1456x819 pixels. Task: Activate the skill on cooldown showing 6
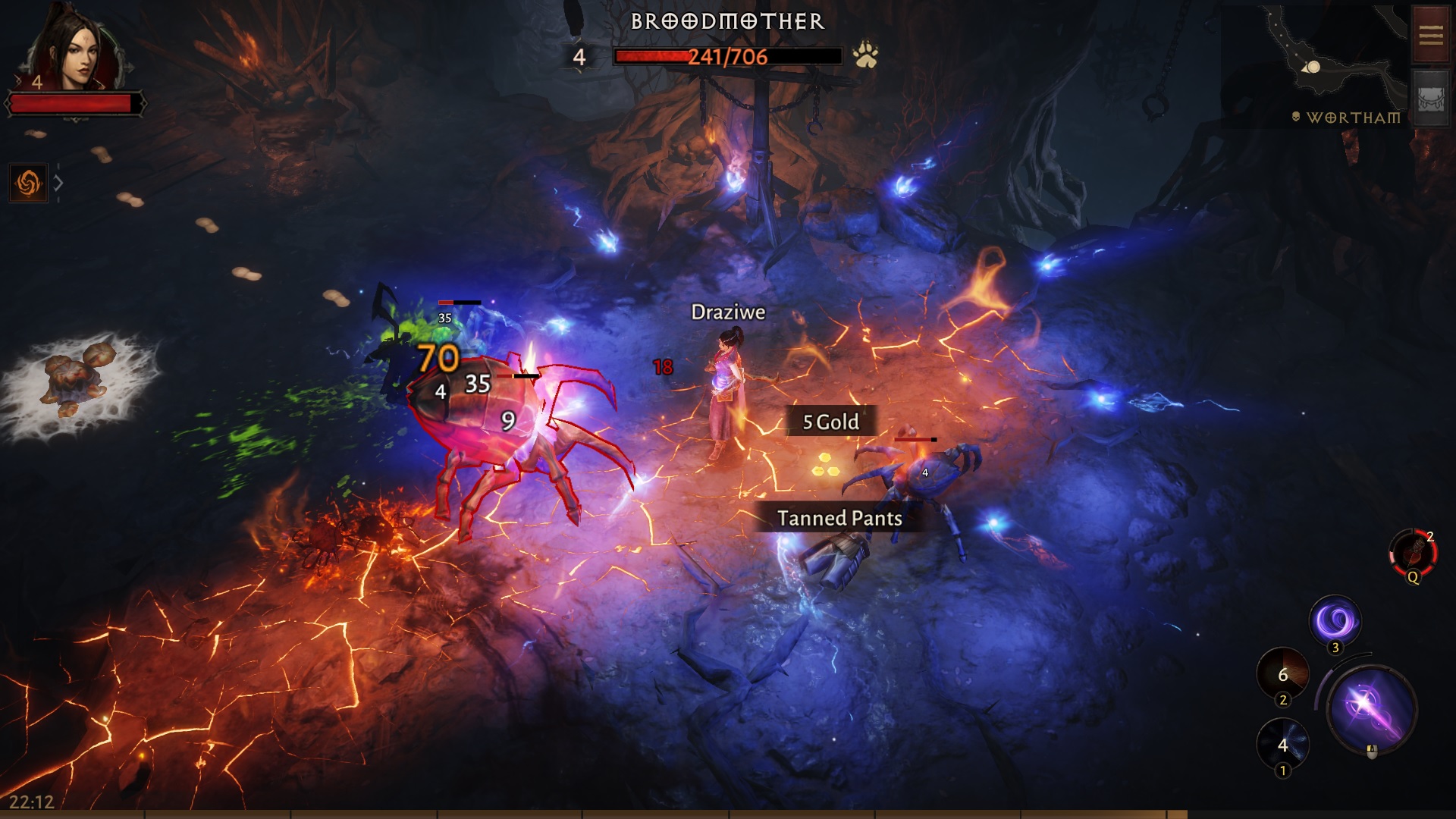(1283, 674)
